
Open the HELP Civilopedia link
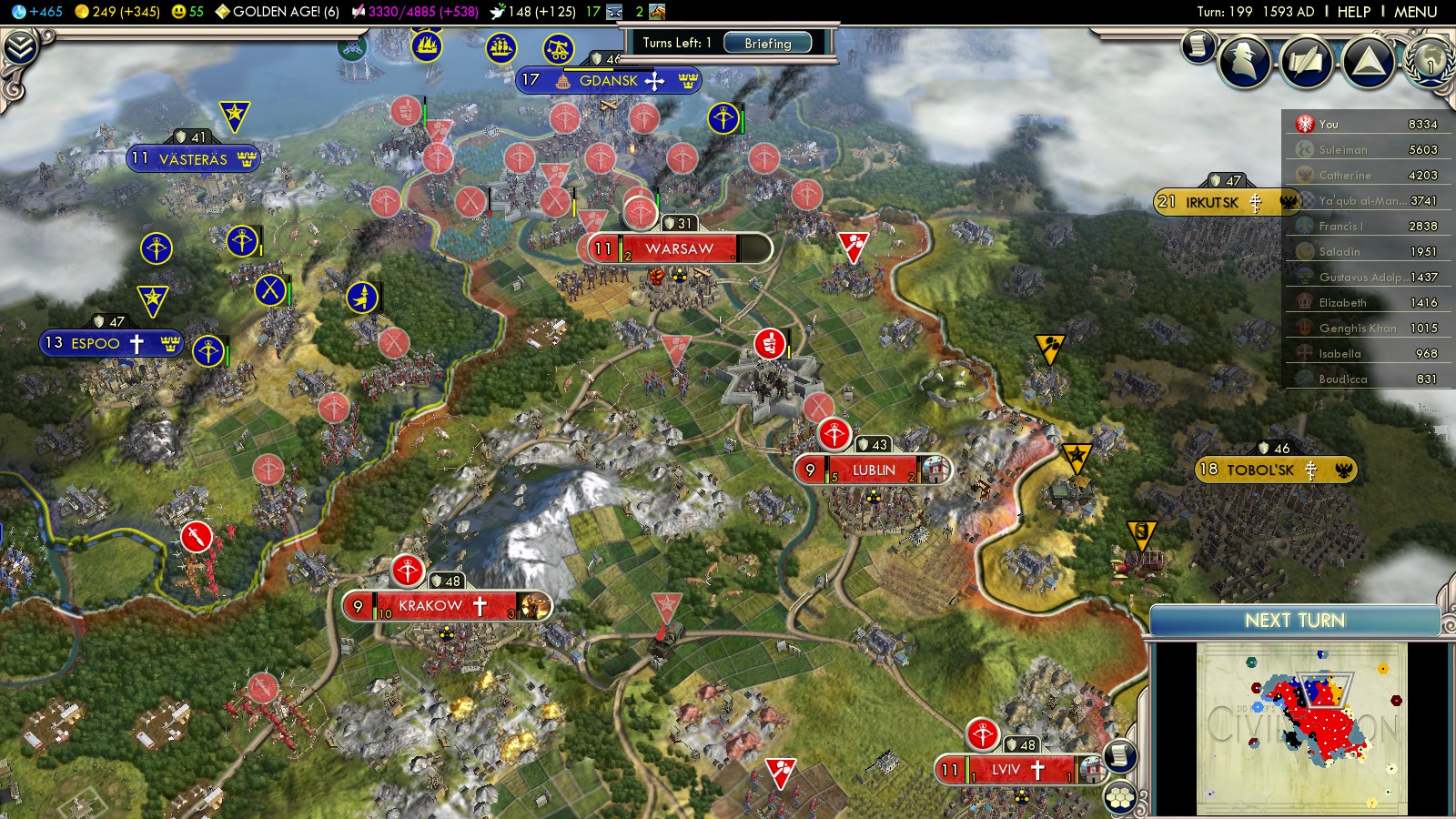coord(1353,12)
